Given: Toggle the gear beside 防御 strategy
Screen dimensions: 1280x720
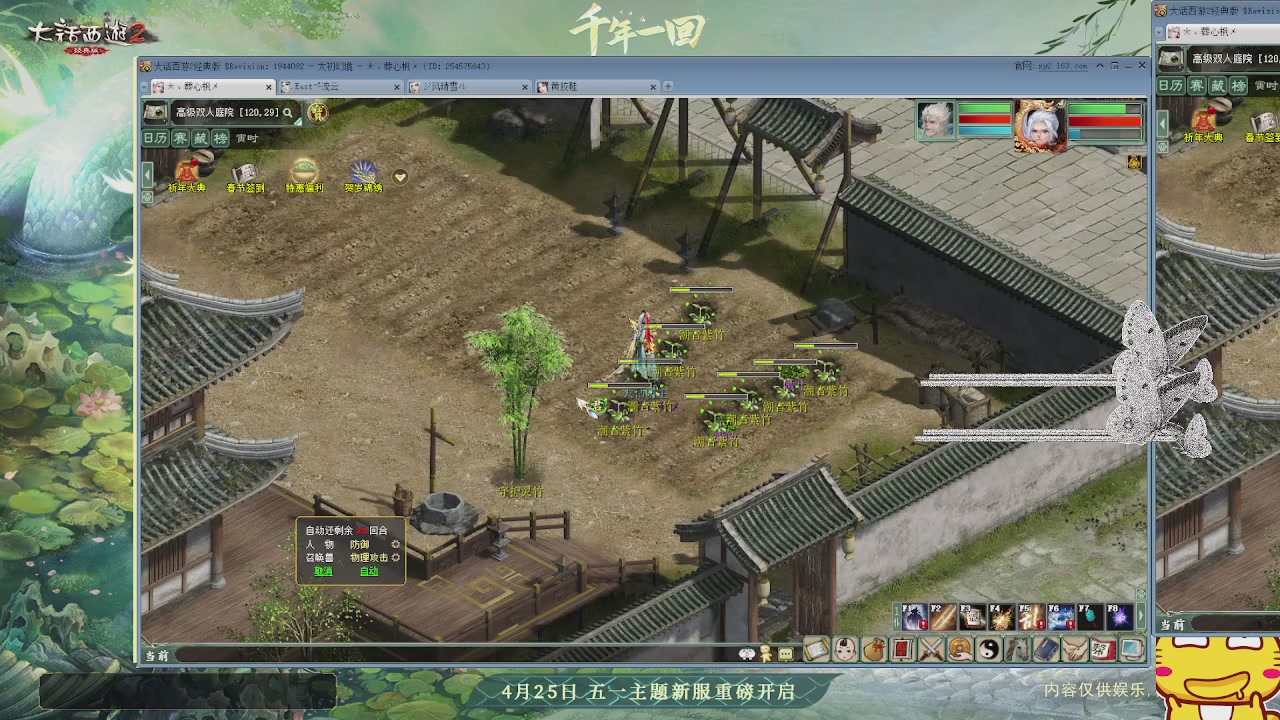Looking at the screenshot, I should [x=396, y=544].
